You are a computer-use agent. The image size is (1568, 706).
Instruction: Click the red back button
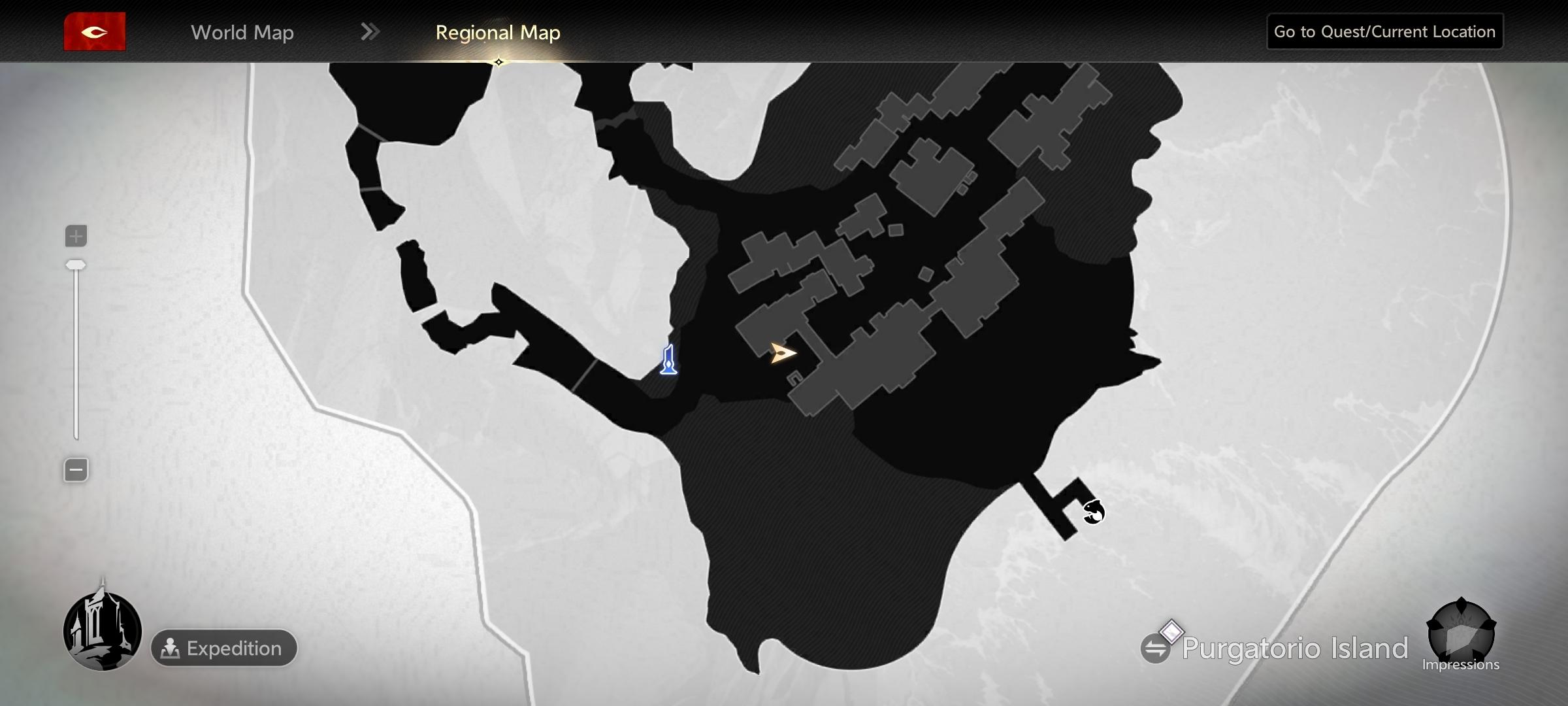(x=95, y=31)
